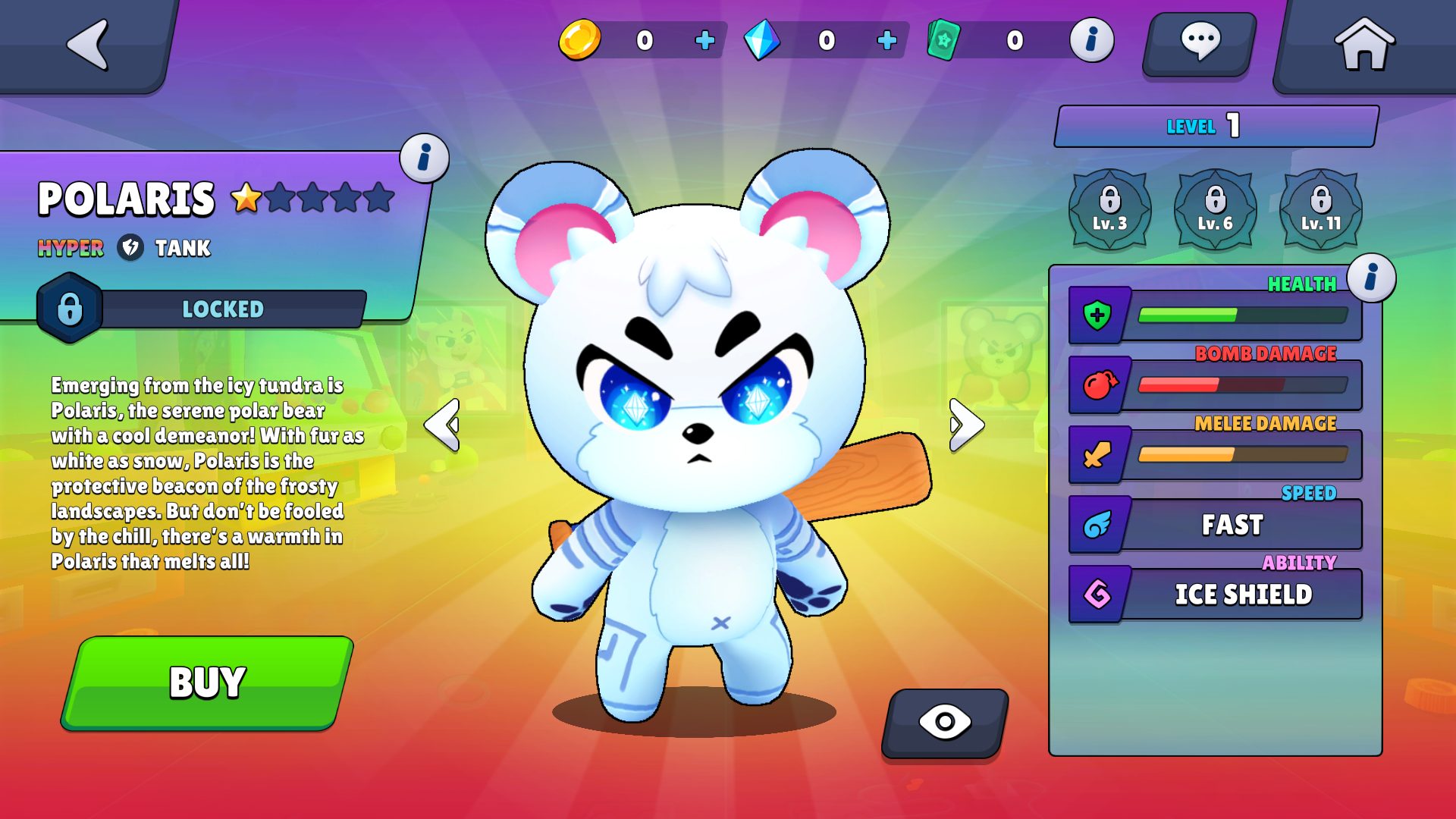Switch to the previous character

pos(442,425)
